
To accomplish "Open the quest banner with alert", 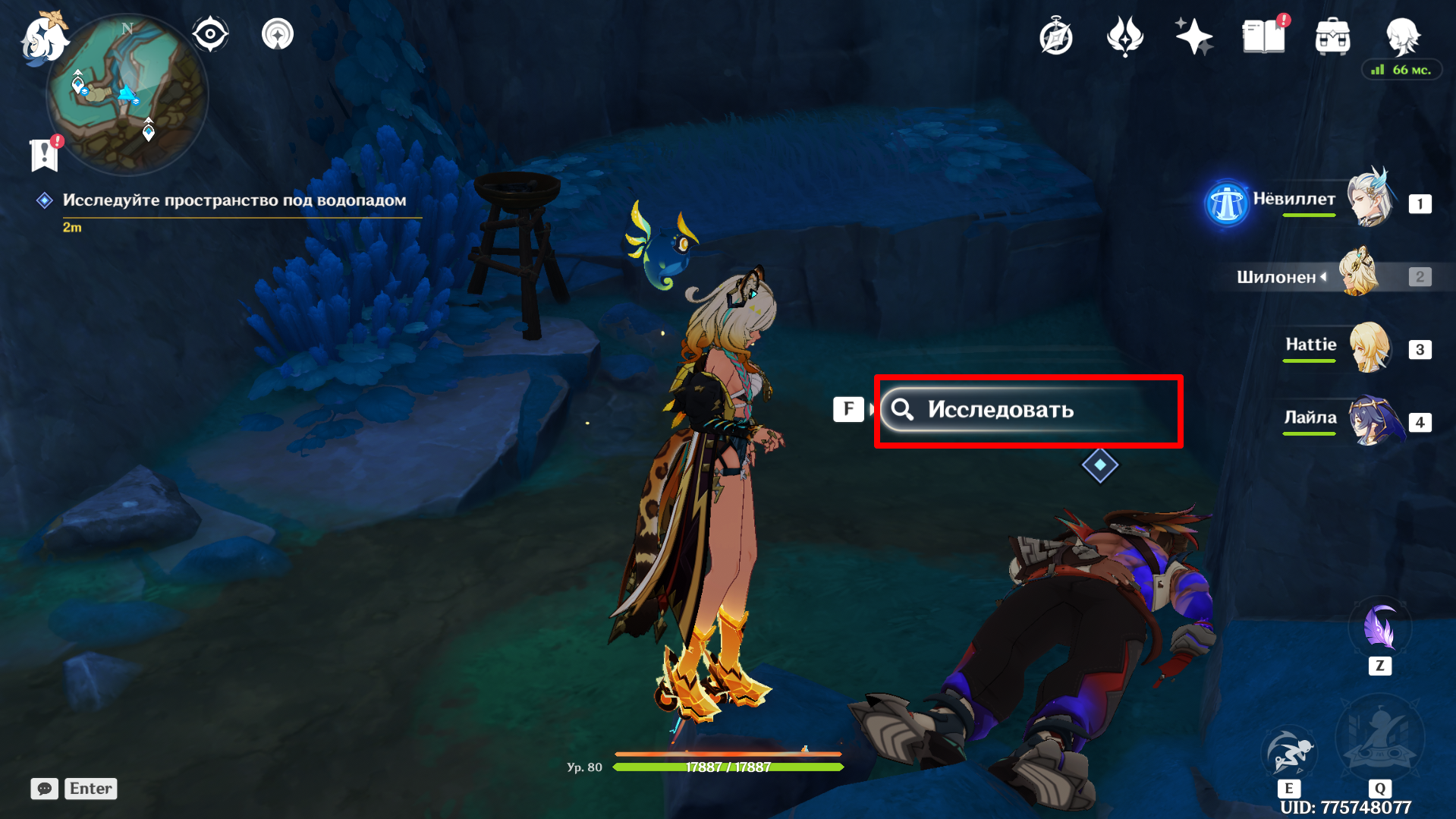I will tap(45, 154).
